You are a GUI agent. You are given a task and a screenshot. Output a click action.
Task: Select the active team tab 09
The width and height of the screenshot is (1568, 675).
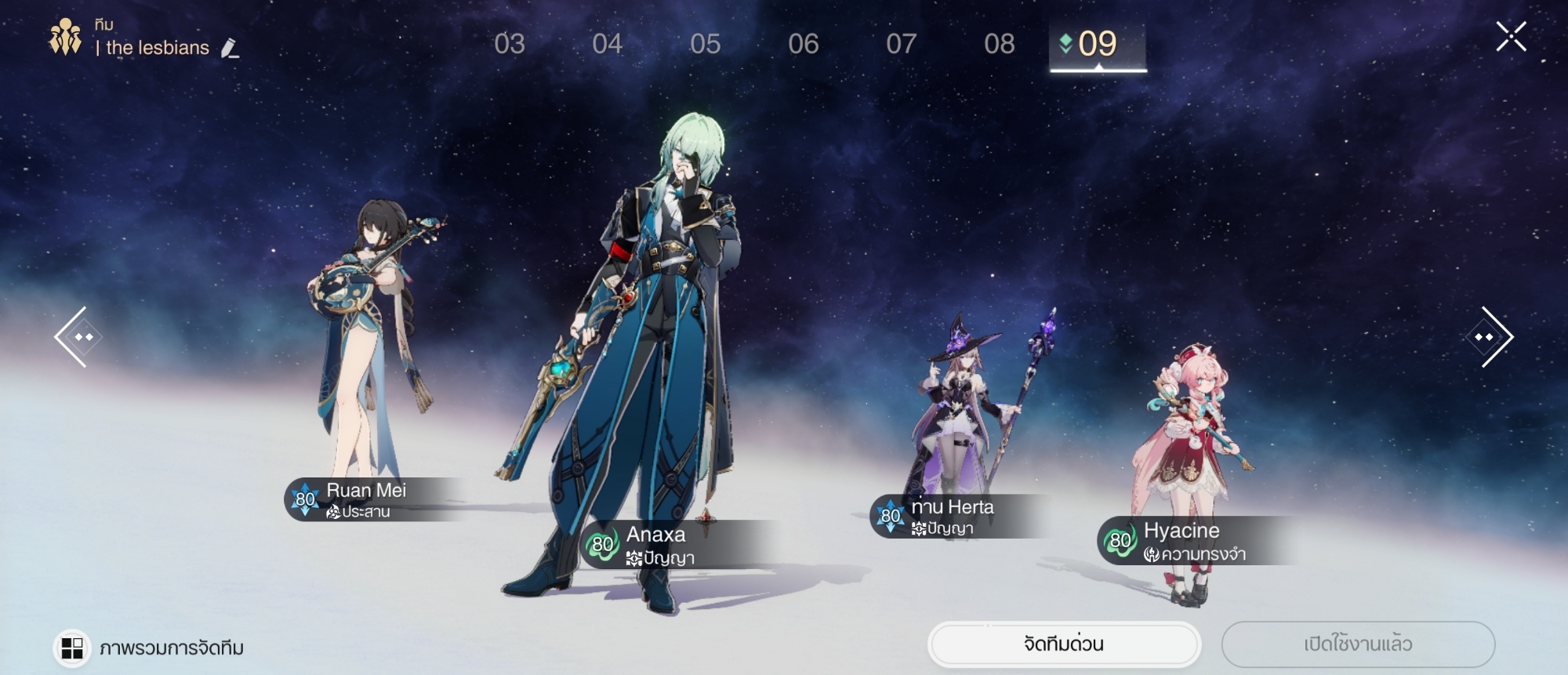[1098, 44]
